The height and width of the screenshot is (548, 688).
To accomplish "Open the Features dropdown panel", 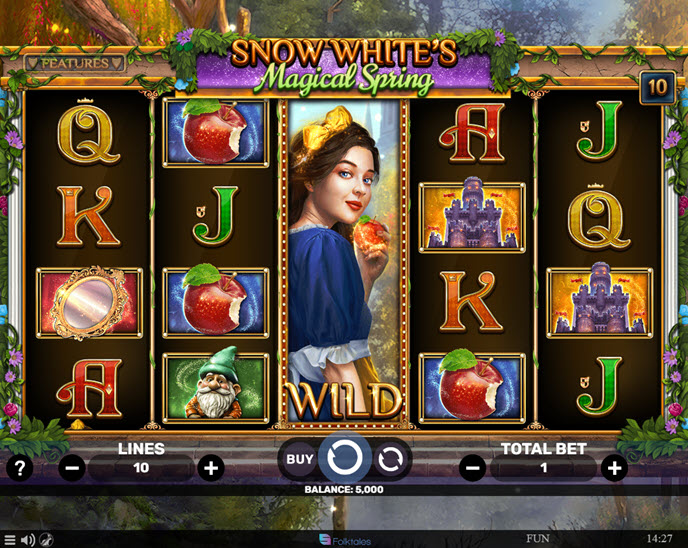I will [74, 63].
